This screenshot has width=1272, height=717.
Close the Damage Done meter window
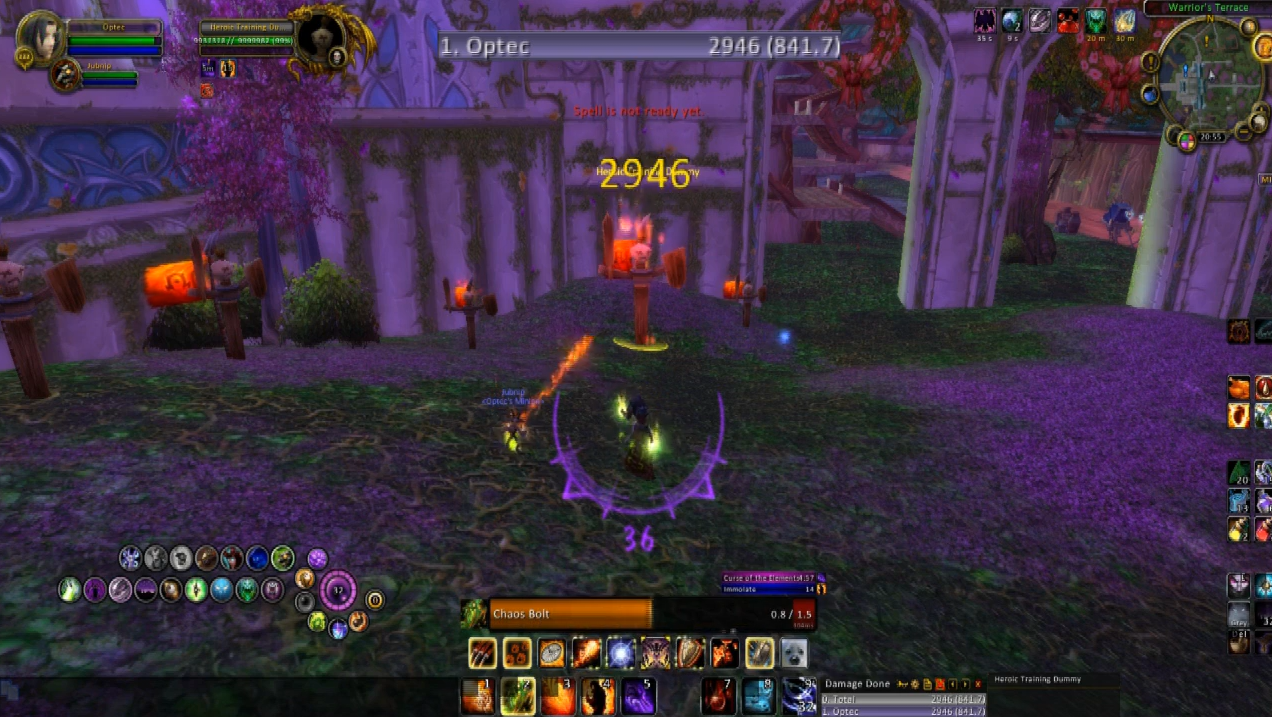pyautogui.click(x=978, y=684)
